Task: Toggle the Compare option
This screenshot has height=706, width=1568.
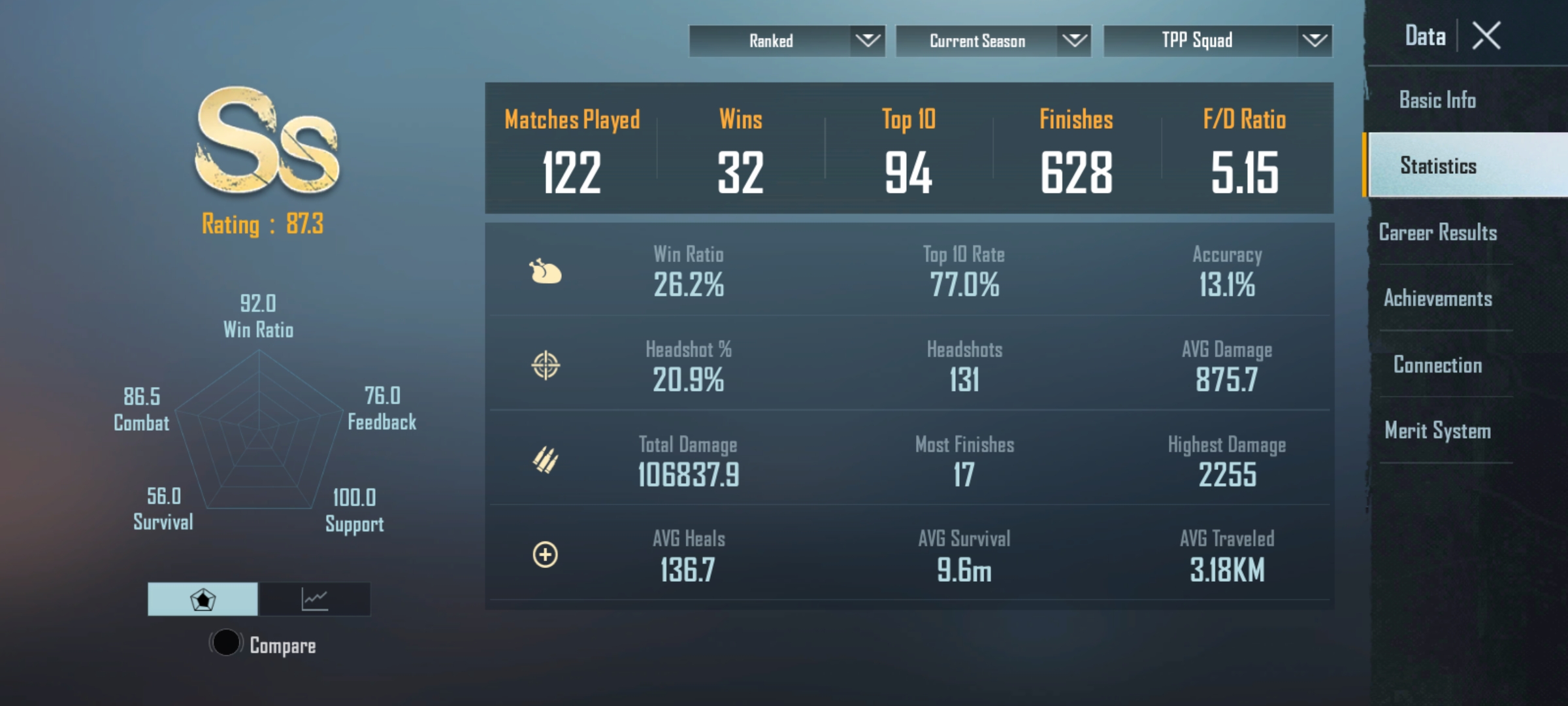Action: 226,643
